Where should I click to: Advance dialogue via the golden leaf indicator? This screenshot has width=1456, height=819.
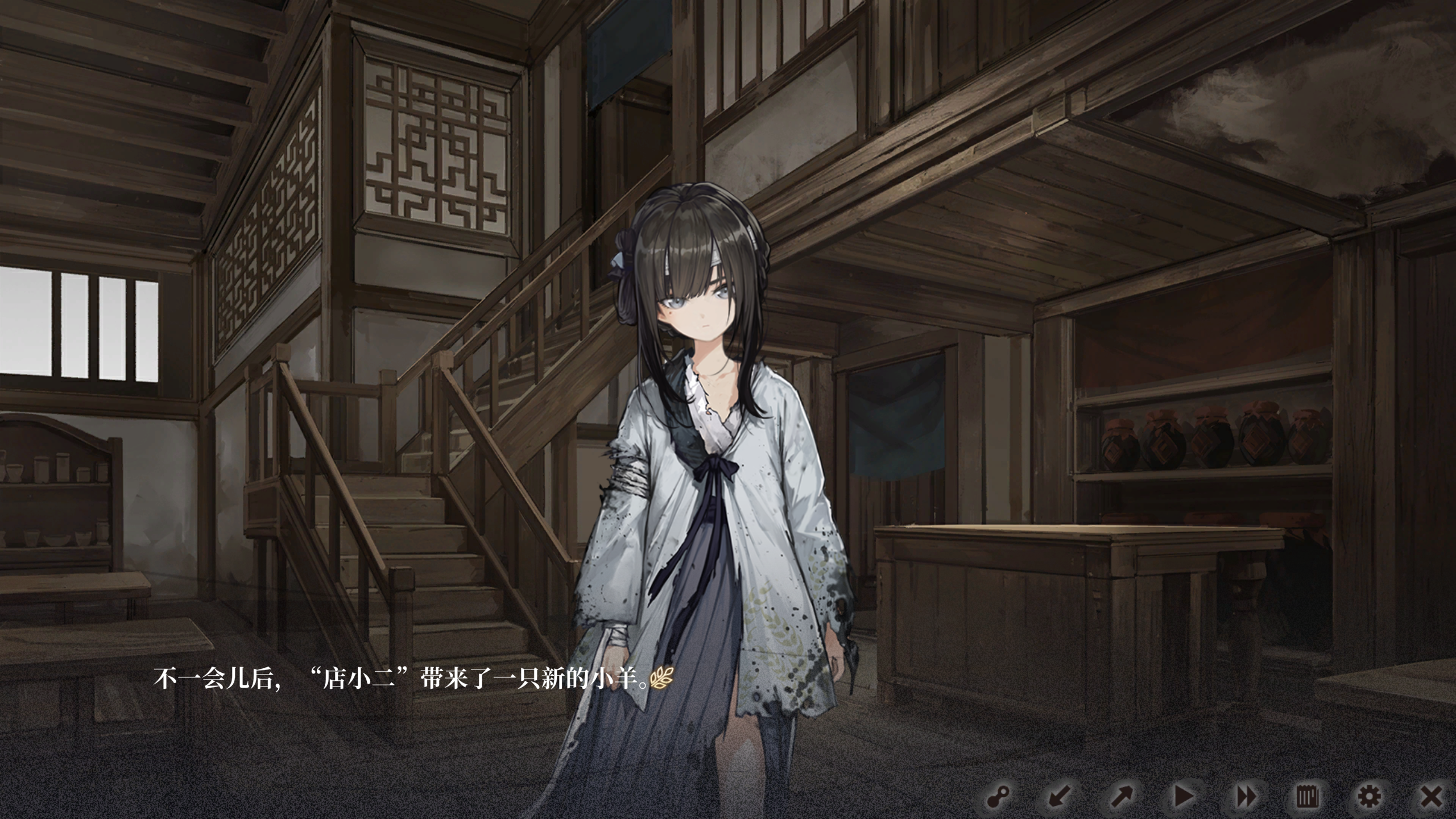coord(662,679)
